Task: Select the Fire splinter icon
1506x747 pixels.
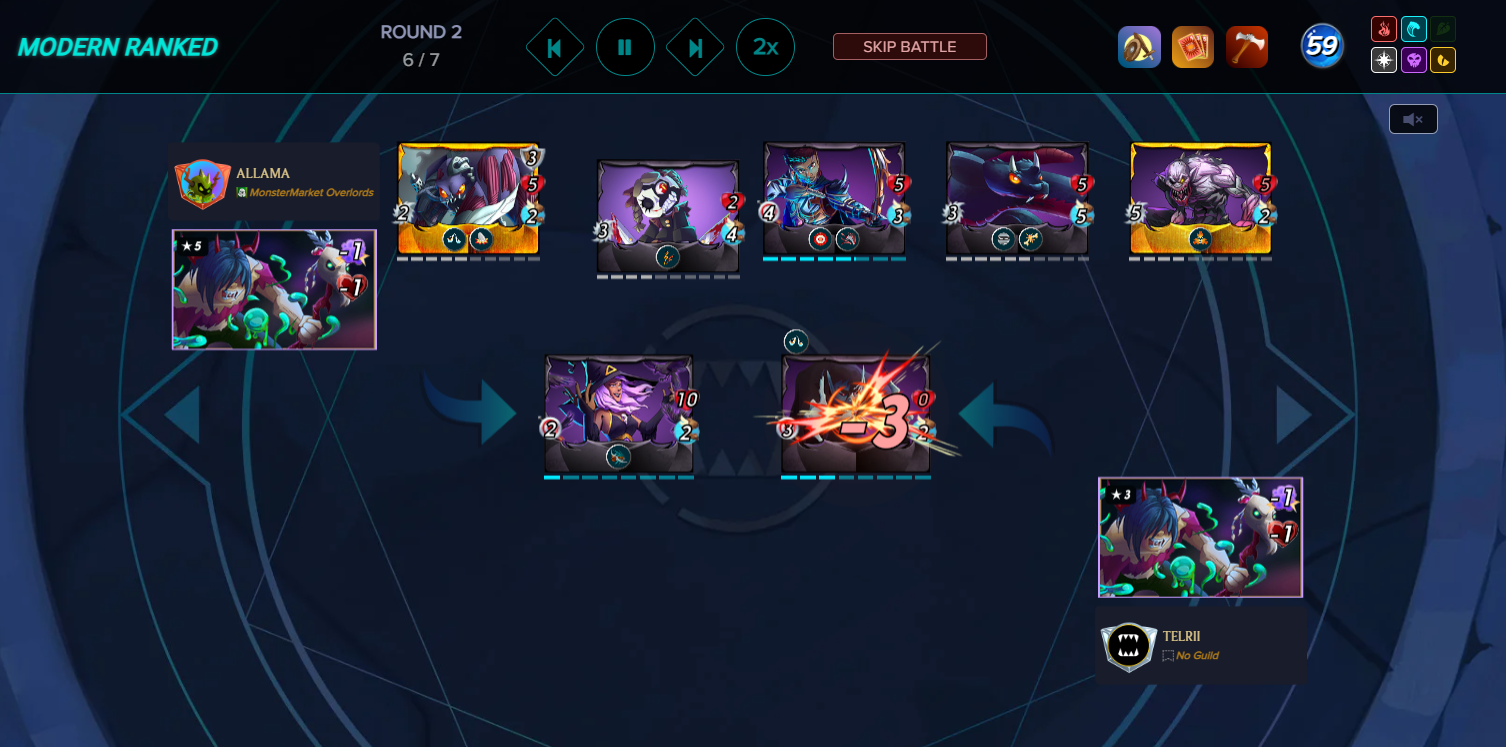Action: pos(1384,29)
